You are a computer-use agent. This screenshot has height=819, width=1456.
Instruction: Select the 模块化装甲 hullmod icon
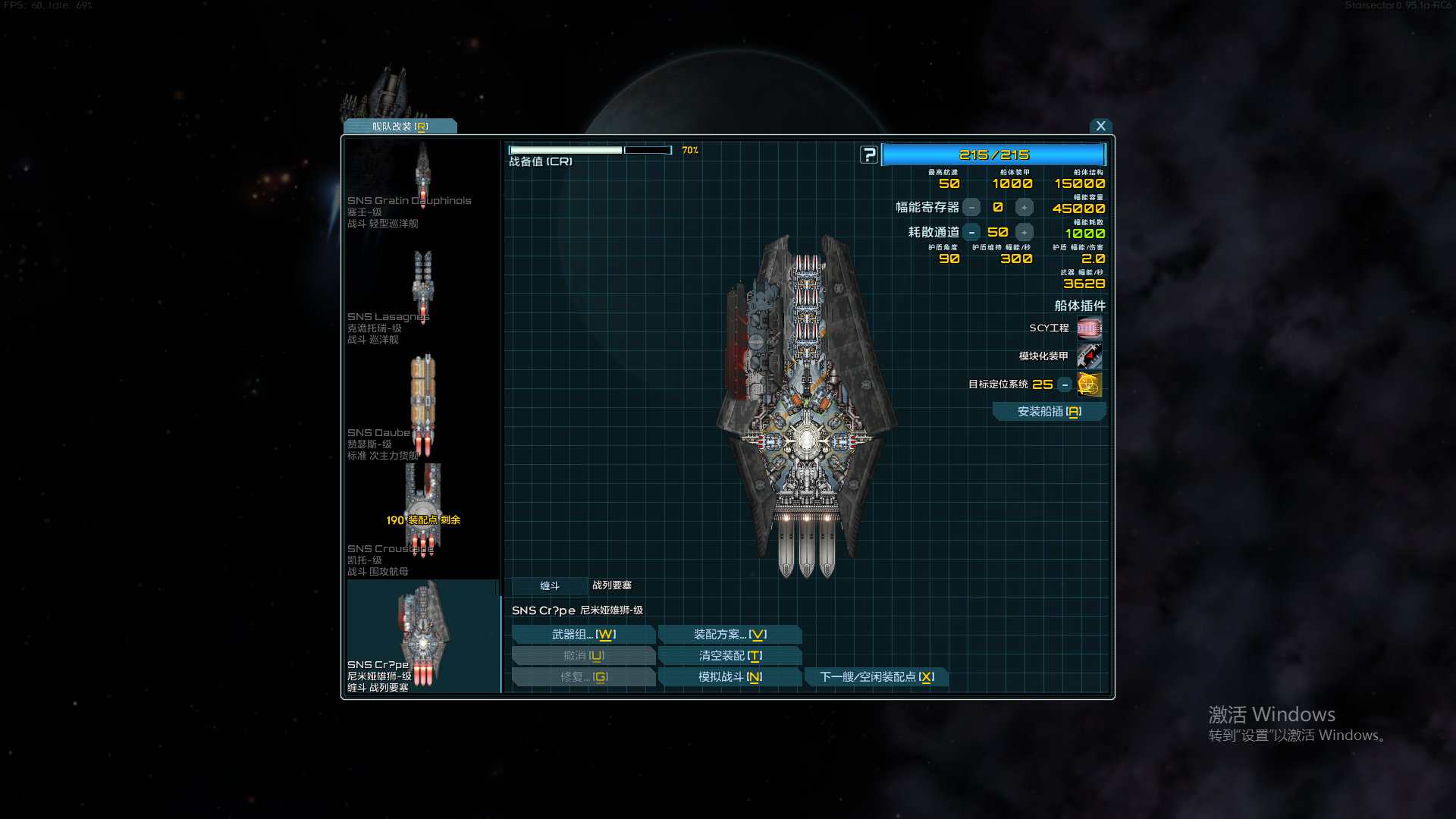(1089, 356)
